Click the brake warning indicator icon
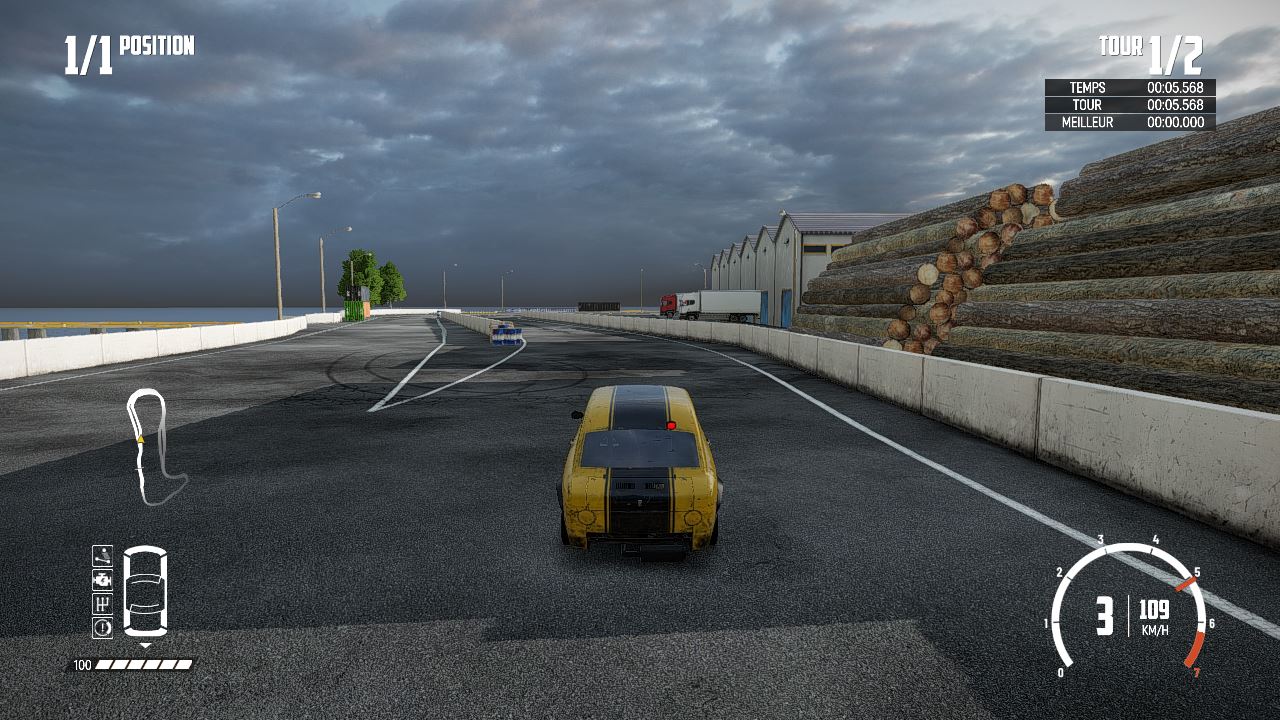The image size is (1280, 720). point(102,627)
